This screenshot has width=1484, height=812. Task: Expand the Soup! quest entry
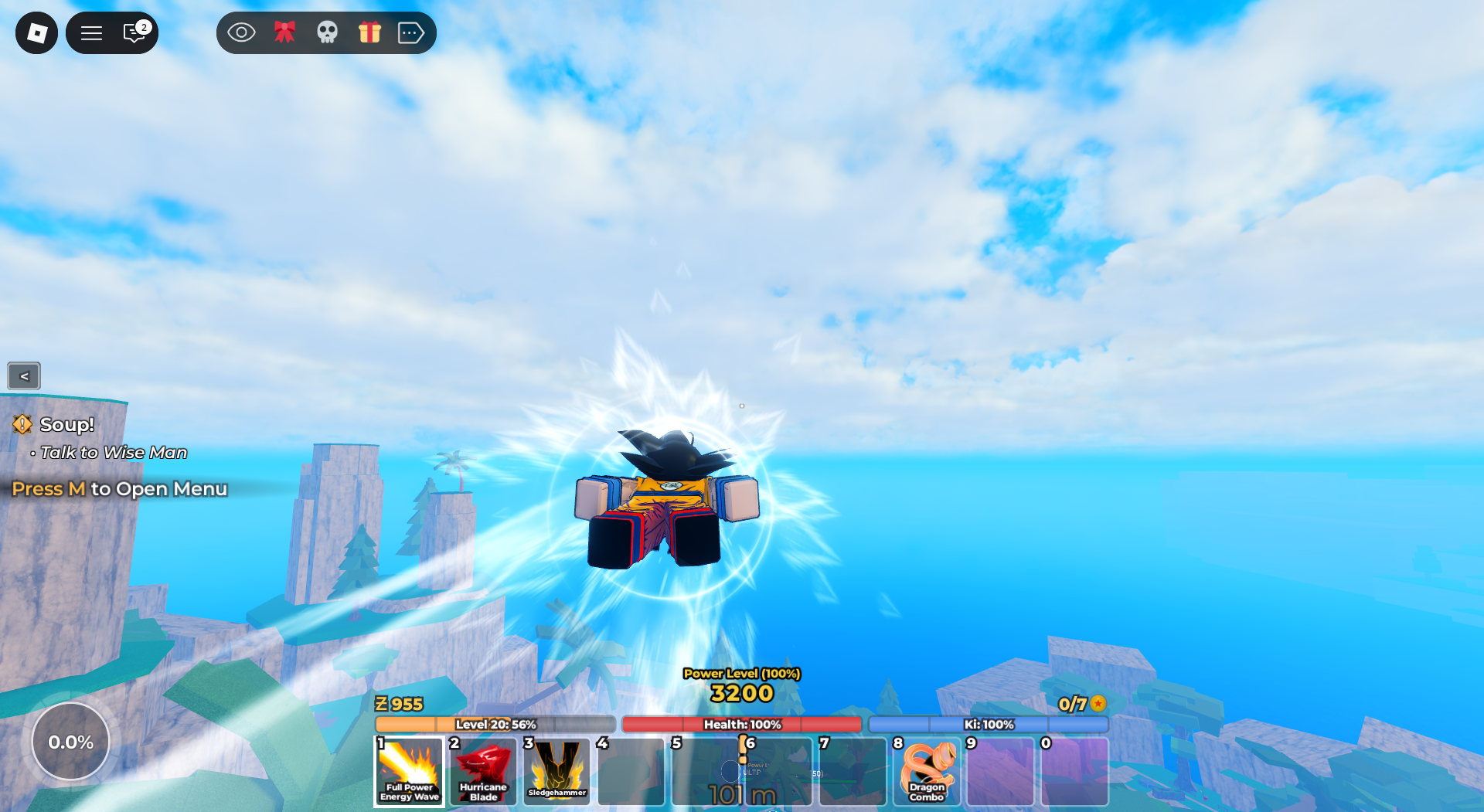click(66, 424)
